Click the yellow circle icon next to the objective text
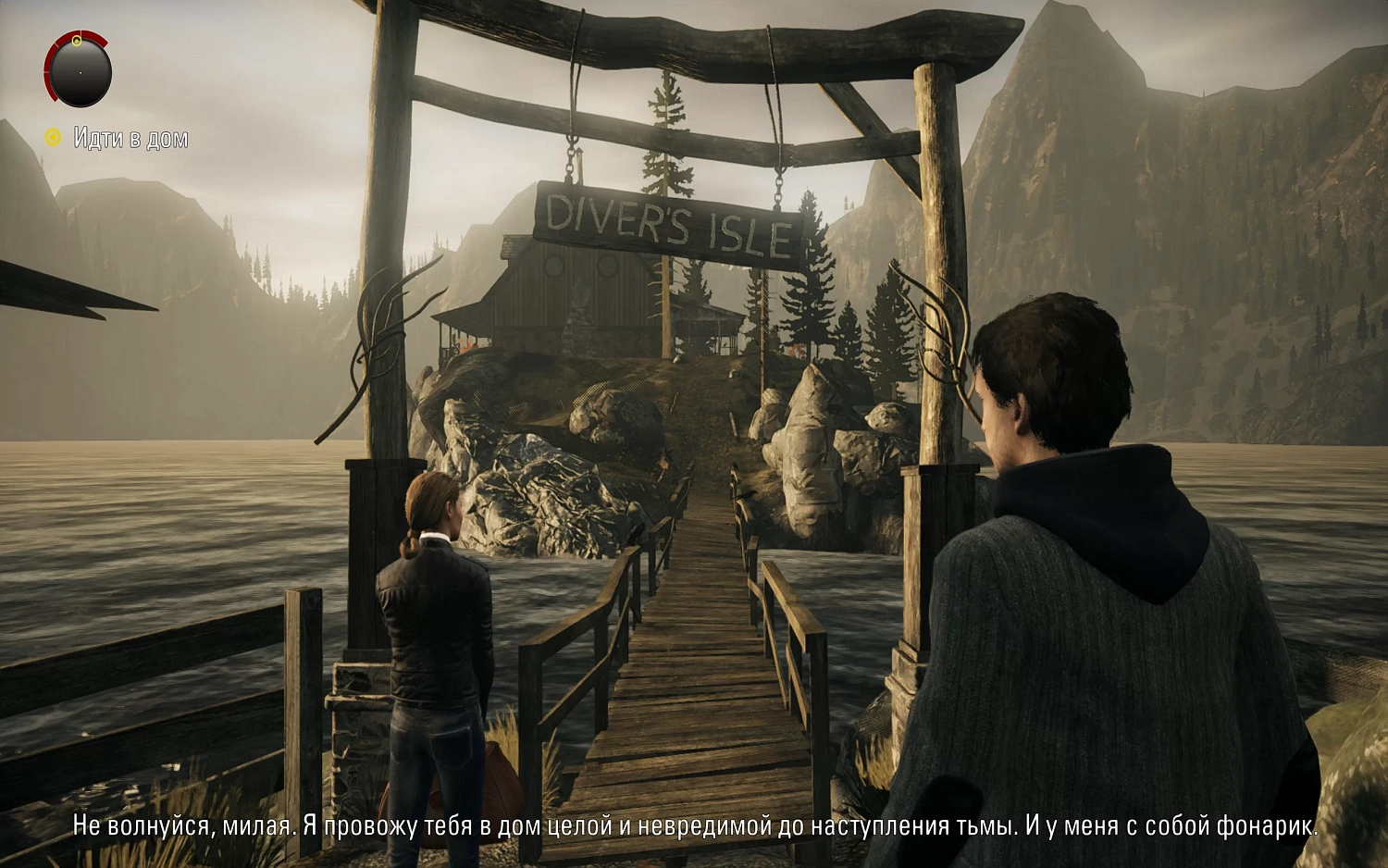Screen dimensions: 1388x868 click(53, 137)
